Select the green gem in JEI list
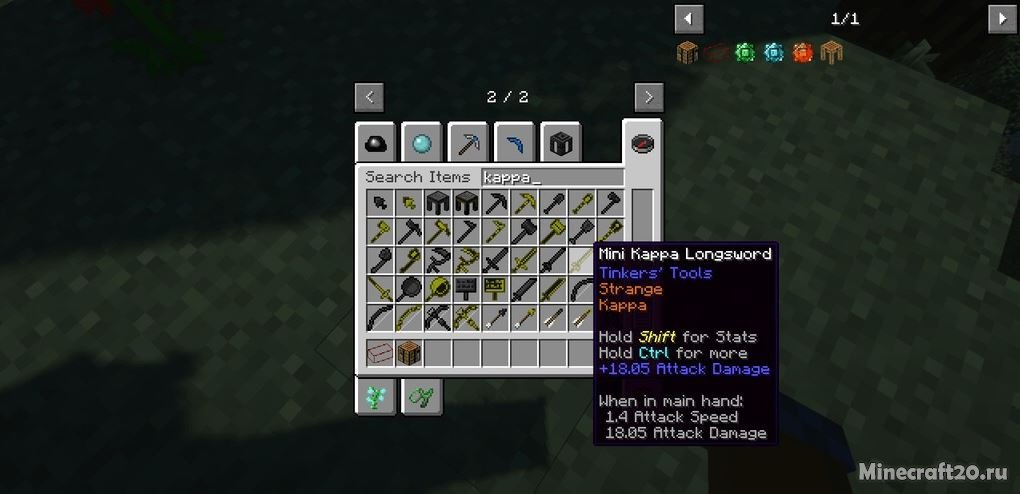Screen dimensions: 1020x494 click(744, 52)
